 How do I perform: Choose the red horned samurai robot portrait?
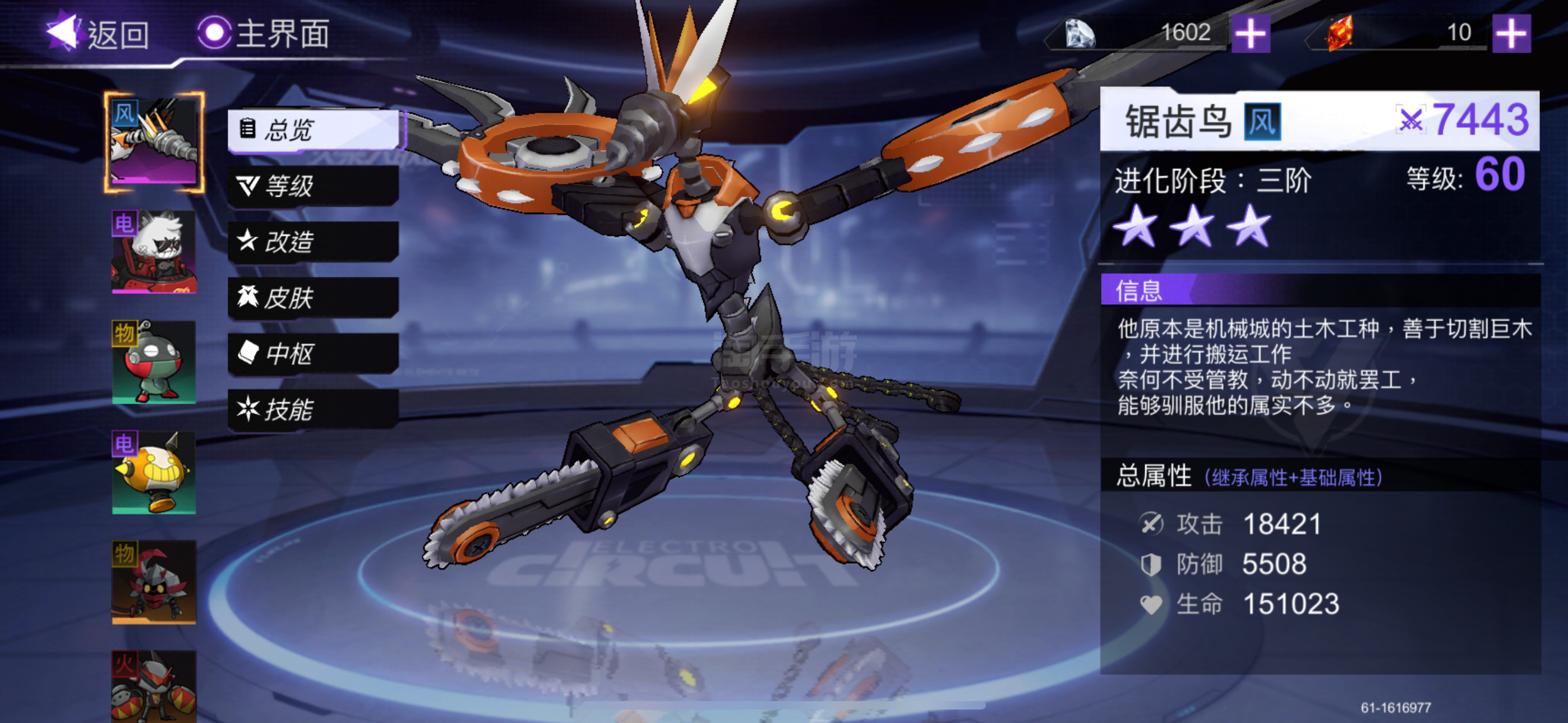154,582
